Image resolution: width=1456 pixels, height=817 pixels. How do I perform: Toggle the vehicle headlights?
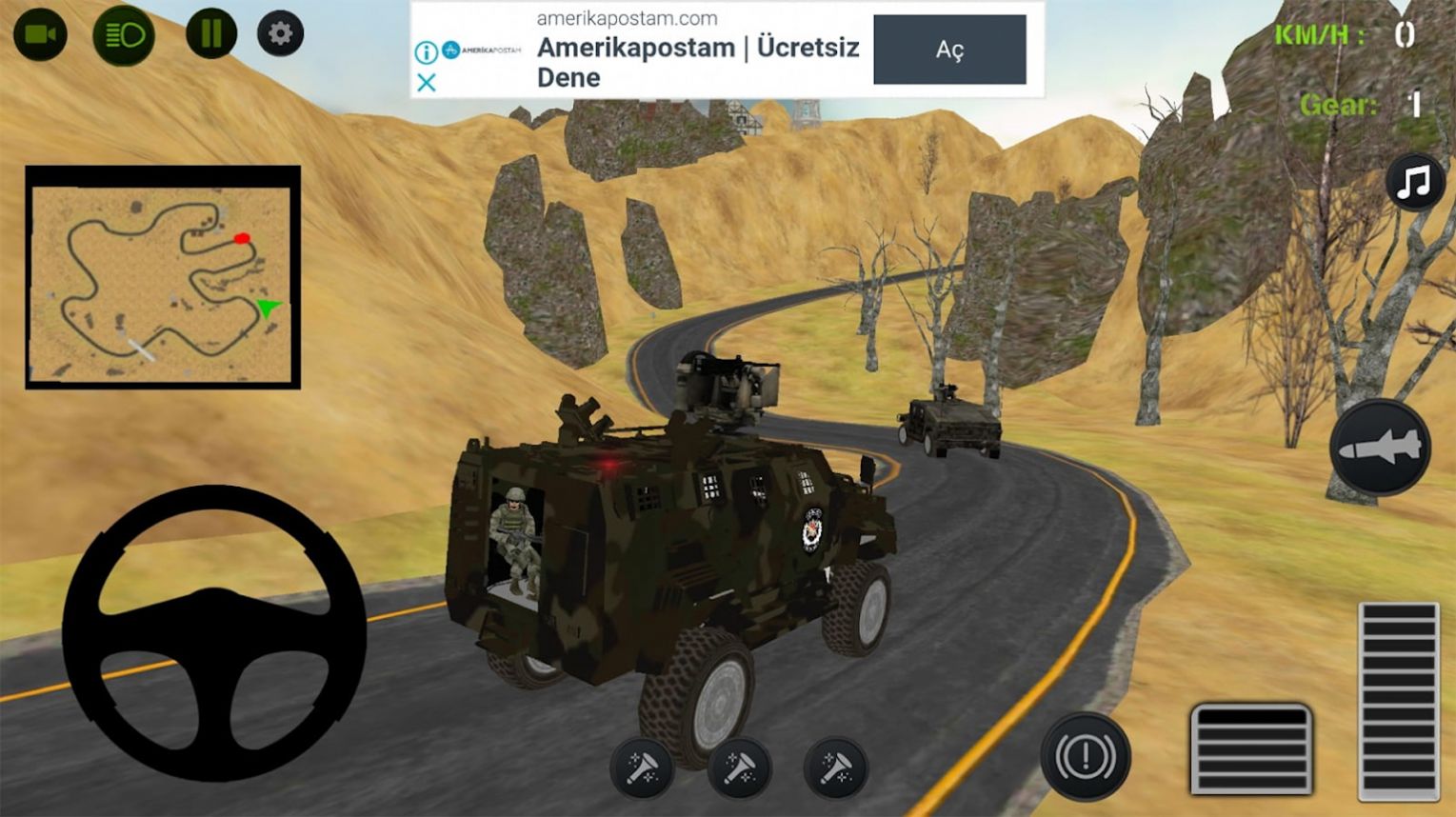click(x=124, y=36)
